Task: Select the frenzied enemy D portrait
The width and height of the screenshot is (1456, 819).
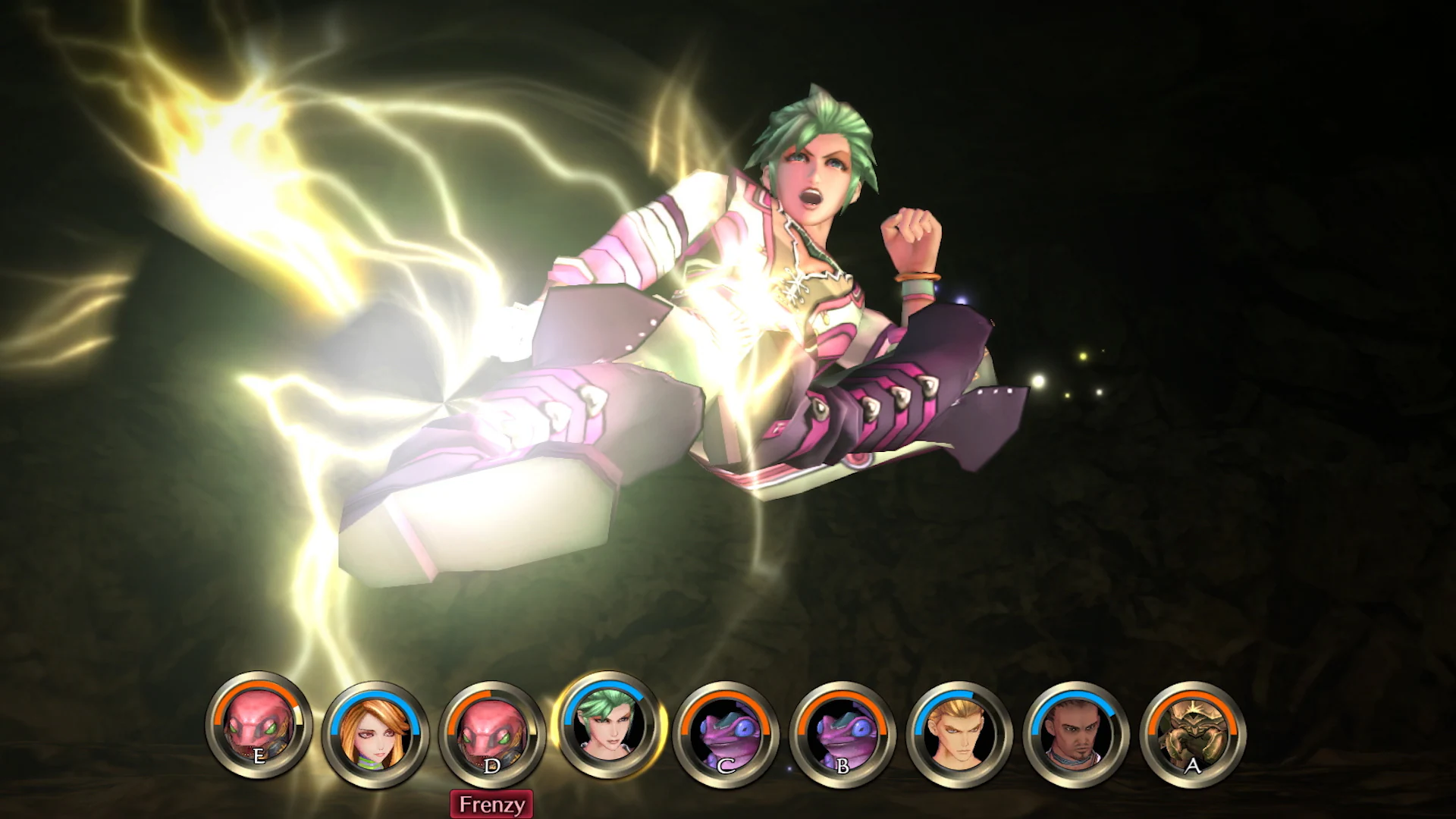Action: coord(493,730)
